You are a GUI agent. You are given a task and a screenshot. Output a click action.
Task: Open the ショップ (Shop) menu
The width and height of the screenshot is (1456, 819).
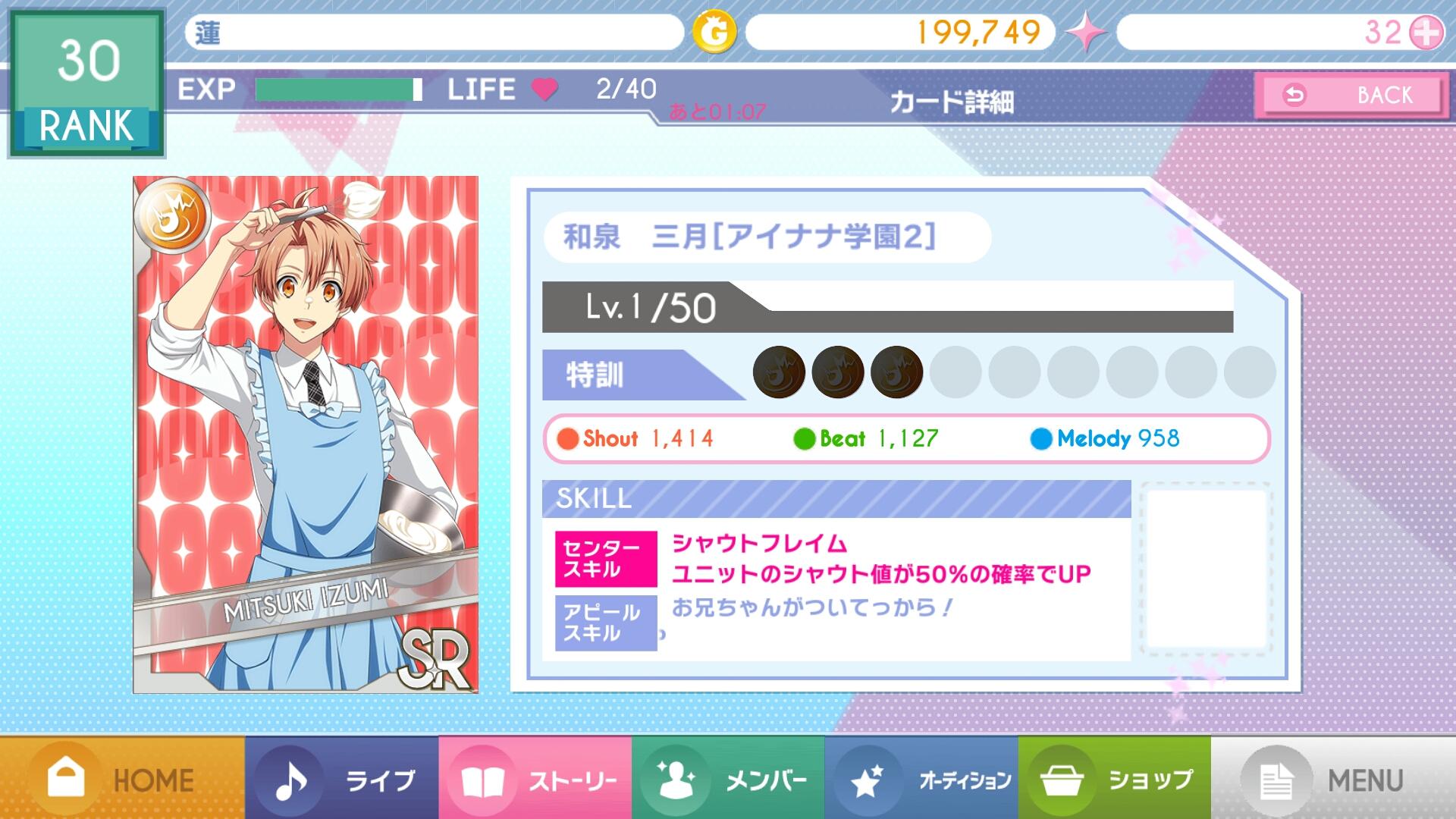click(x=1114, y=779)
